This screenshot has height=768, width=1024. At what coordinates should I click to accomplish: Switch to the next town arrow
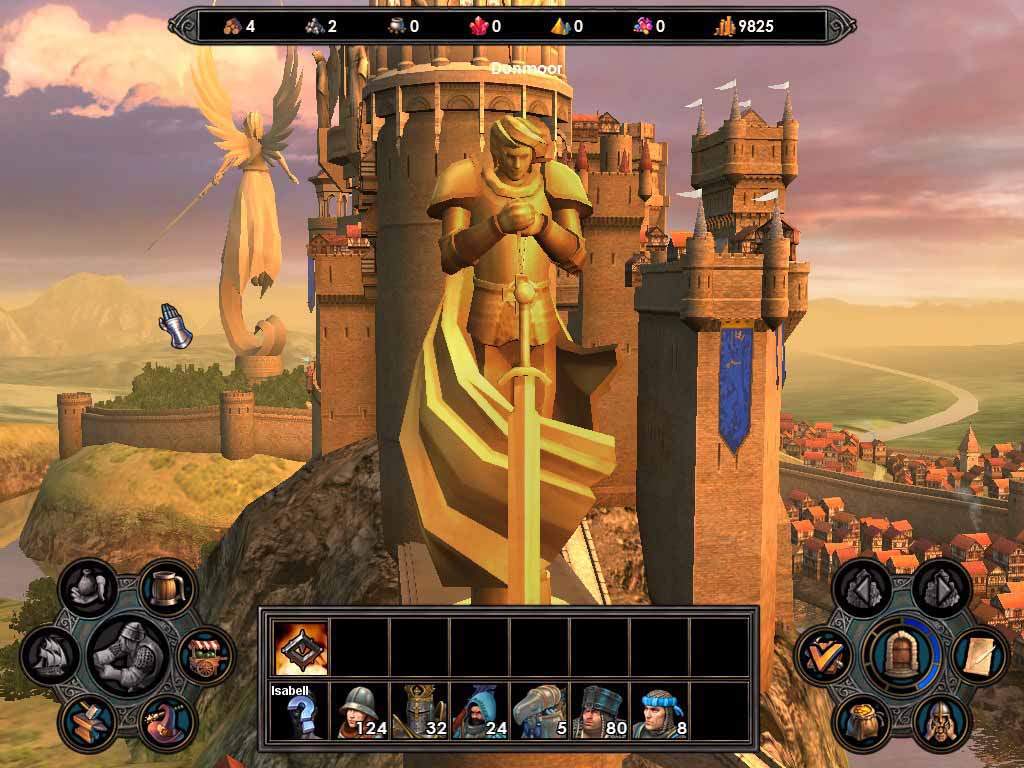[x=940, y=589]
